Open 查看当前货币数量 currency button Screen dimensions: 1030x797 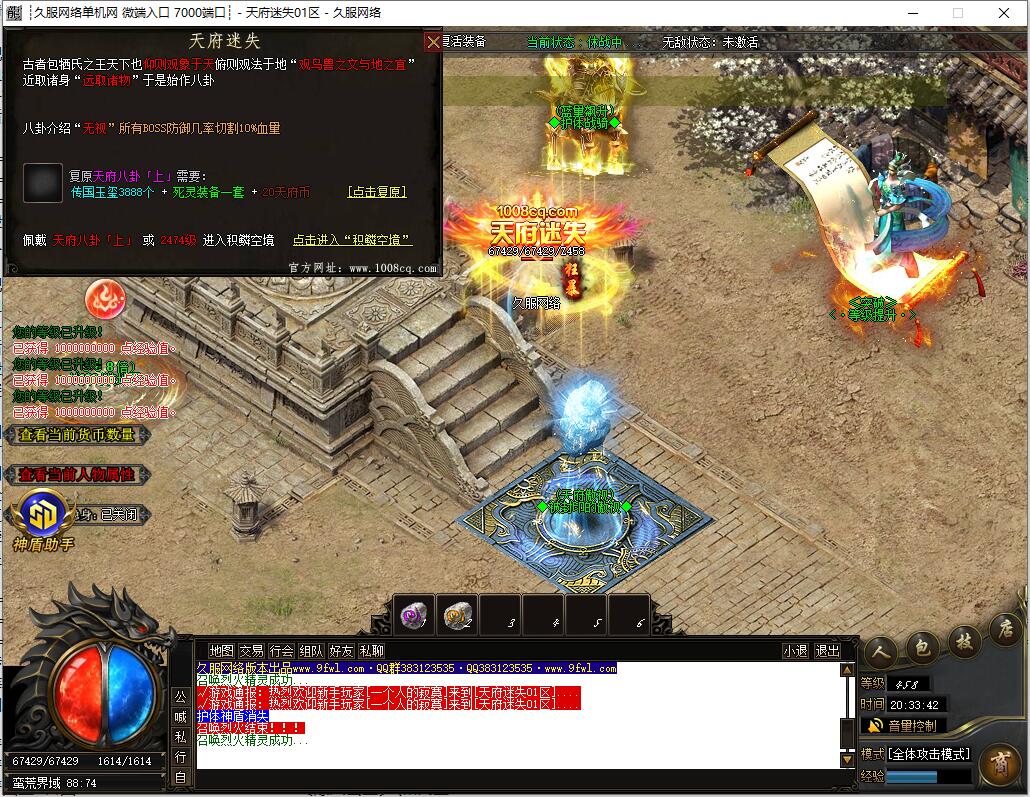(x=77, y=435)
